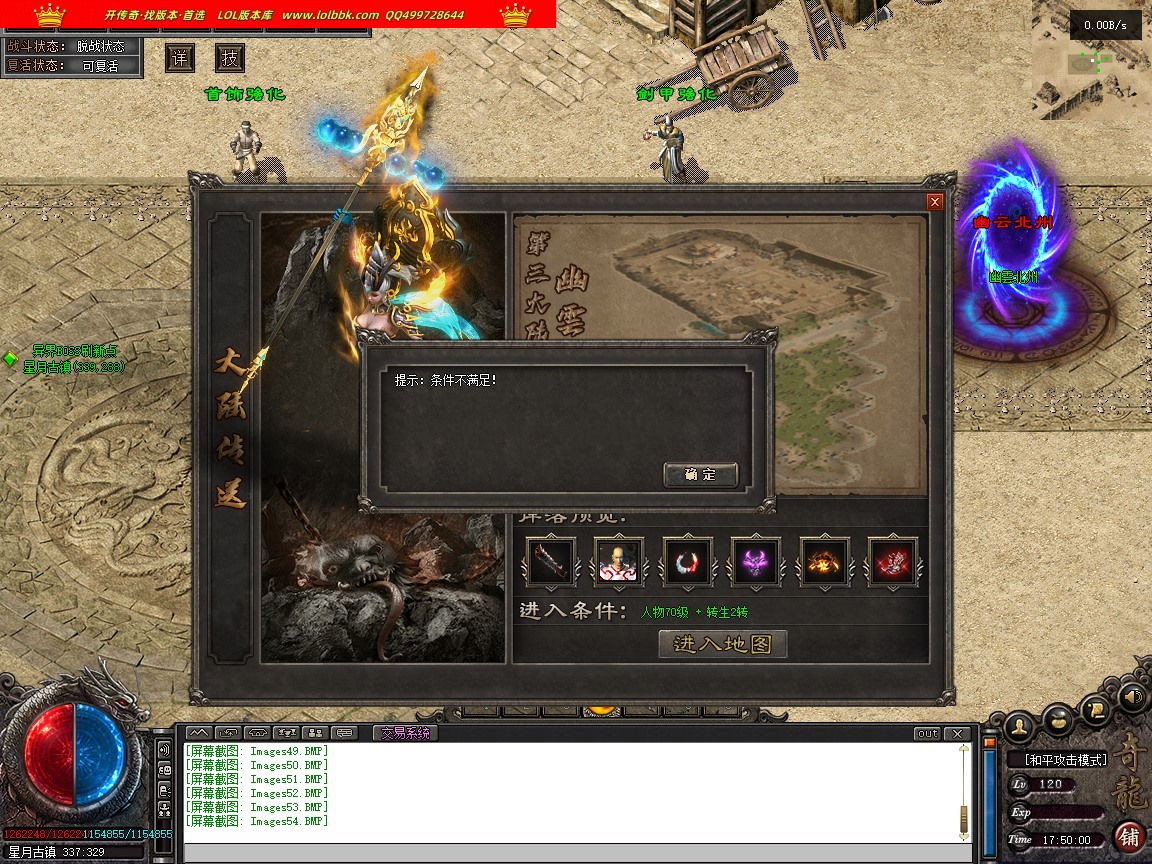1152x864 pixels.
Task: Confirm the 条件不满足 prompt with 确定
Action: click(x=700, y=475)
